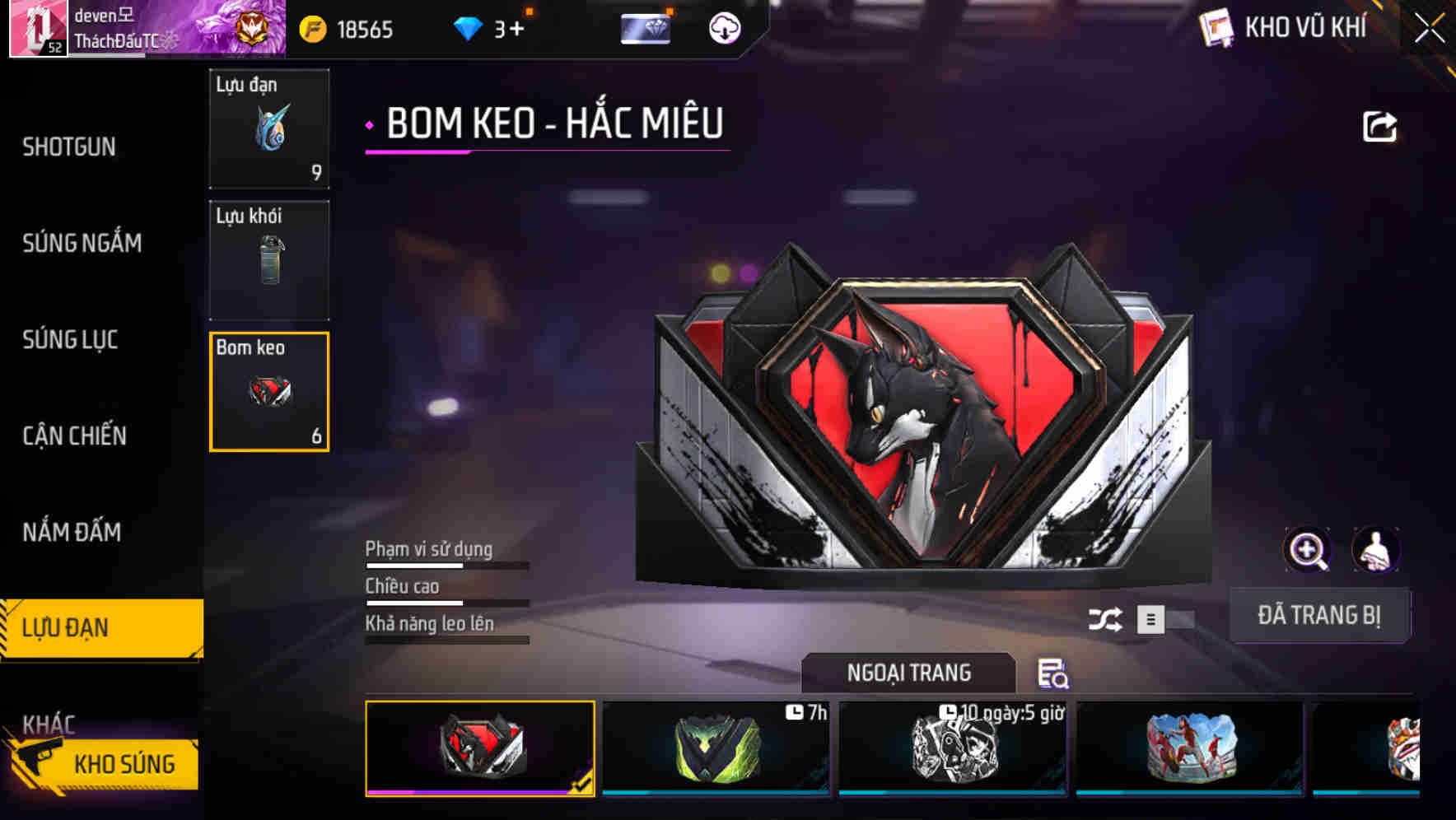This screenshot has width=1456, height=820.
Task: Open the Bom keo item slot
Action: [269, 392]
